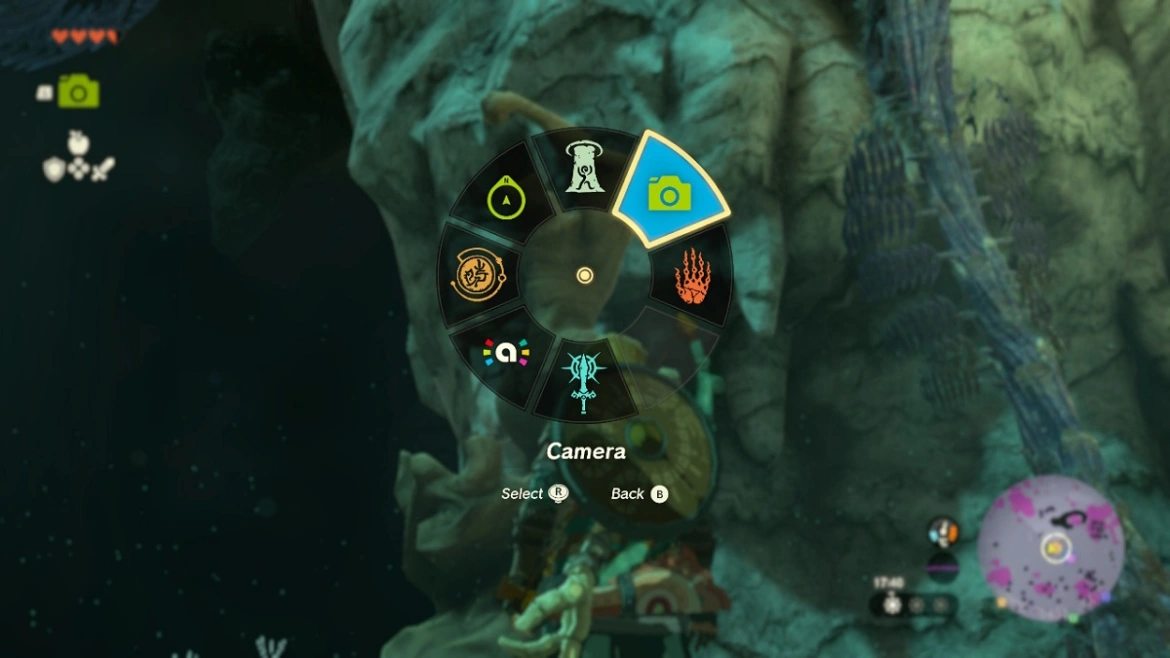Choose the orange hand Ultrahand ability
Image resolution: width=1170 pixels, height=658 pixels.
[692, 276]
